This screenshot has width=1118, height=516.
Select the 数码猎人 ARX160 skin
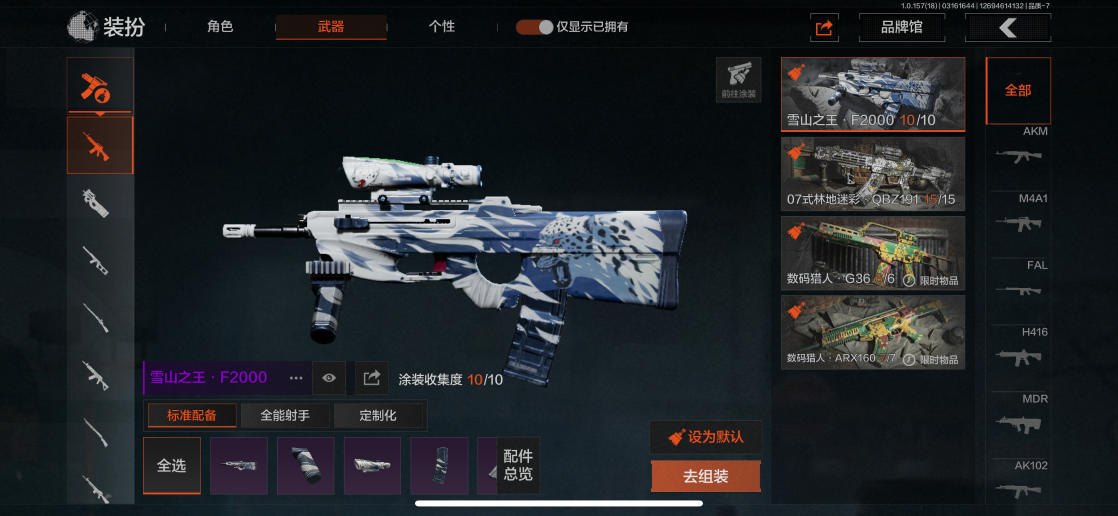point(873,331)
